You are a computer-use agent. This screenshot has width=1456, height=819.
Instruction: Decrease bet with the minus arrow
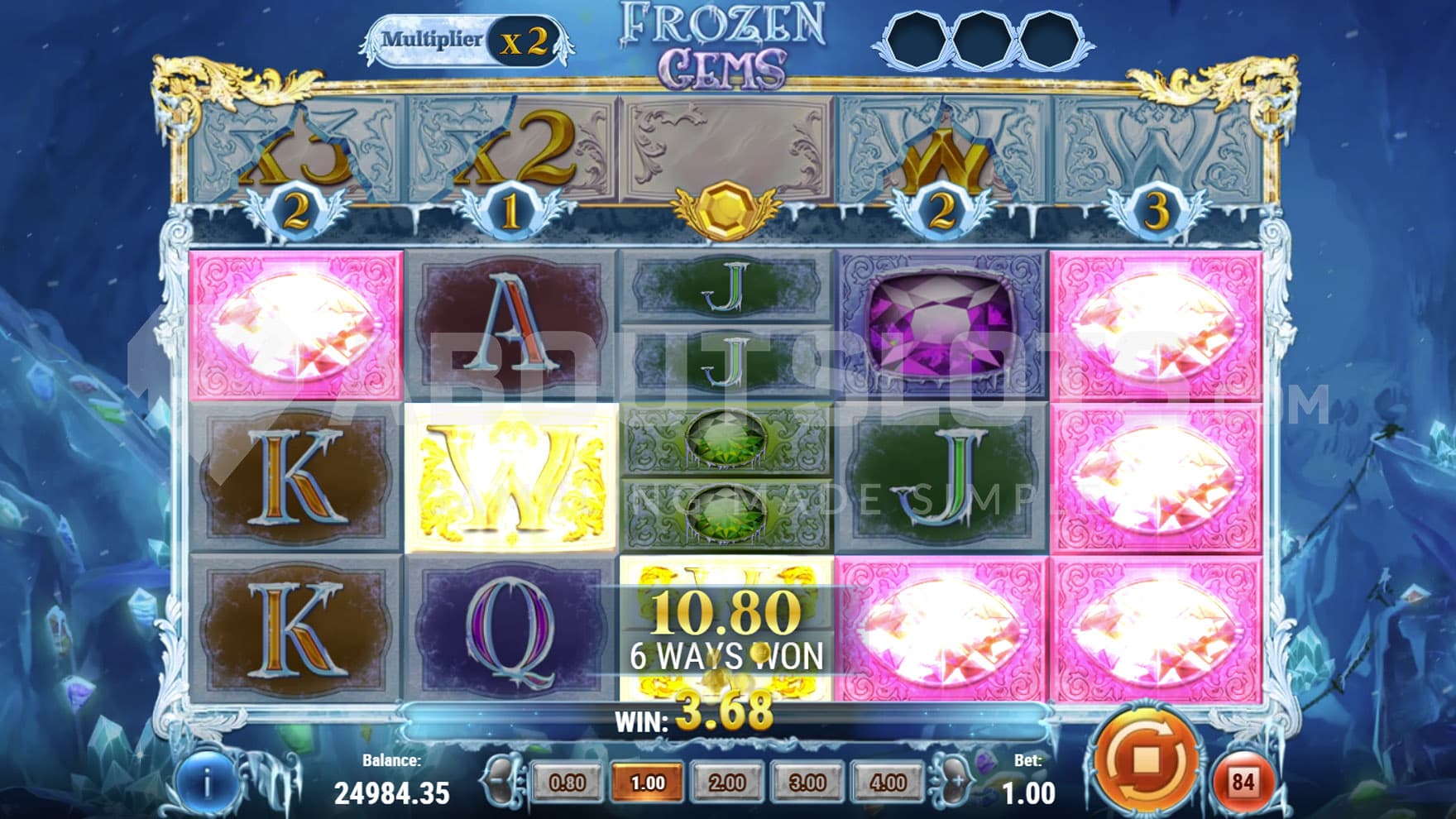[501, 782]
